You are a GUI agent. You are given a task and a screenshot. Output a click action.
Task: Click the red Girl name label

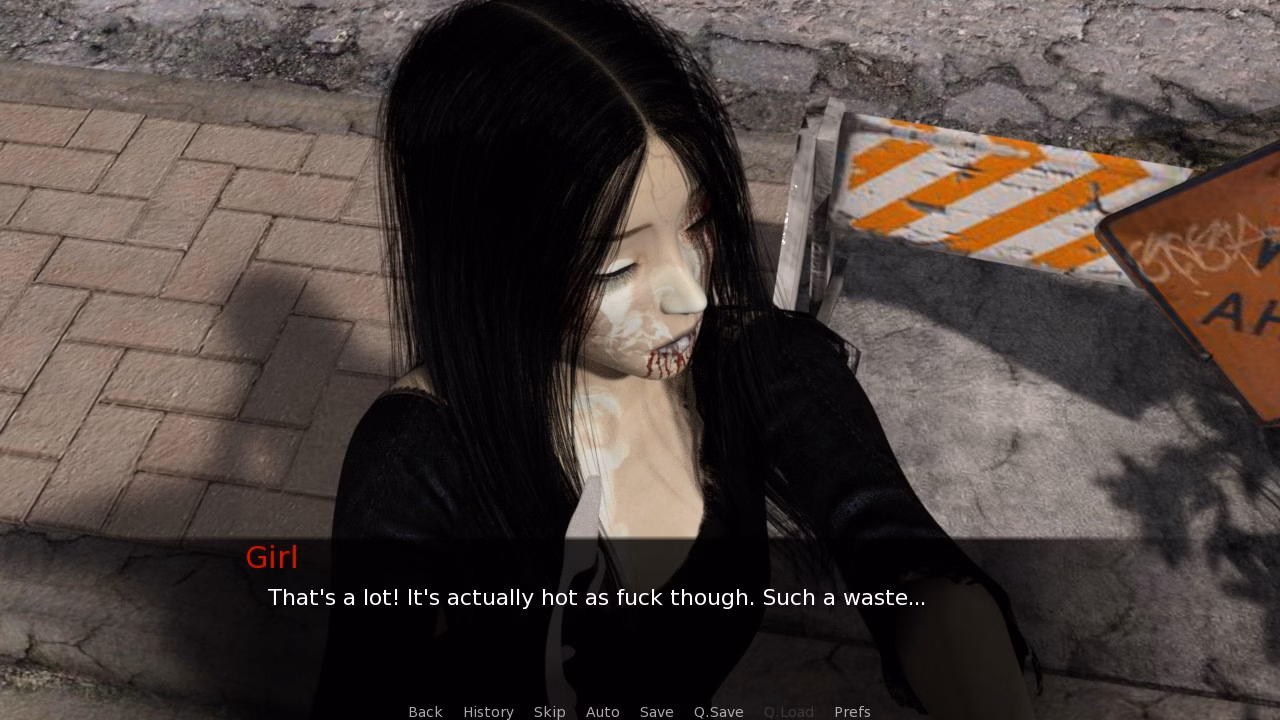pos(272,557)
